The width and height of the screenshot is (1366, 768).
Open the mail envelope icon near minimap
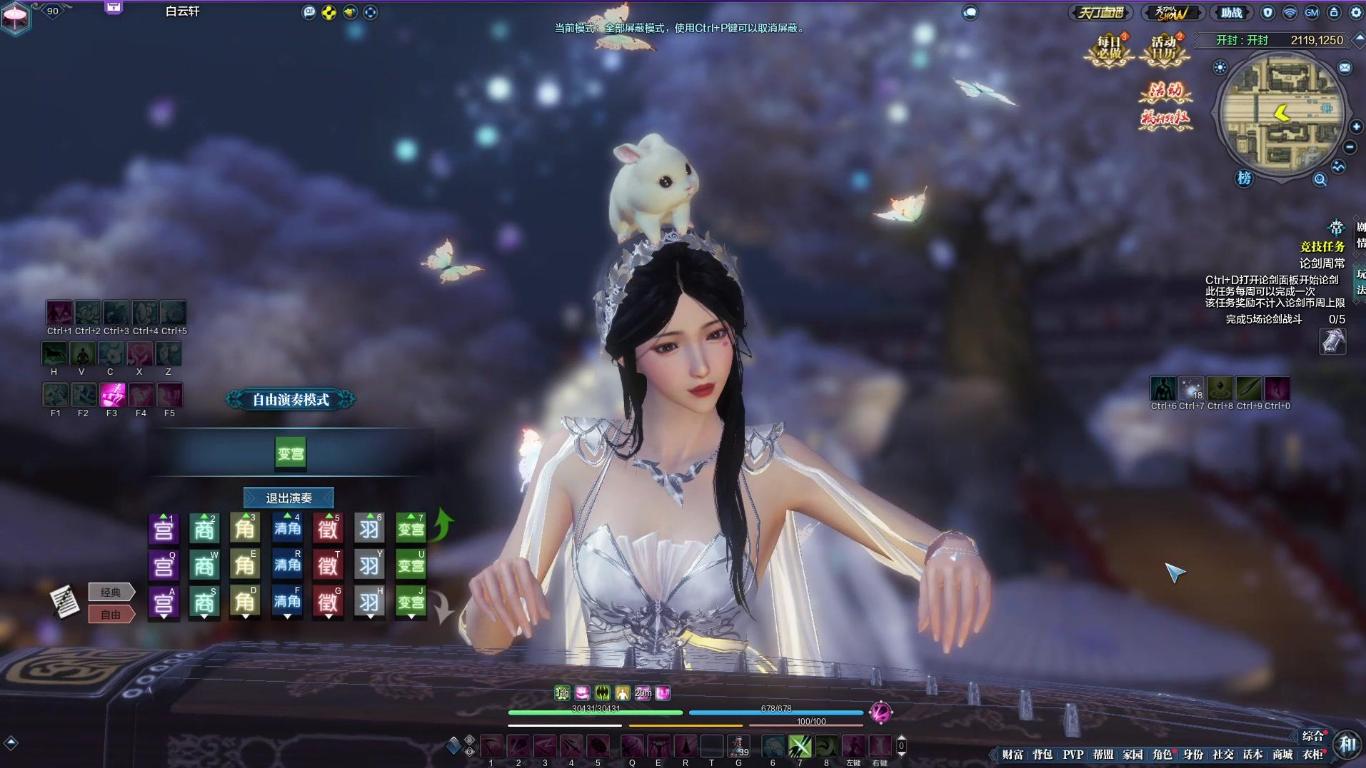click(1344, 67)
